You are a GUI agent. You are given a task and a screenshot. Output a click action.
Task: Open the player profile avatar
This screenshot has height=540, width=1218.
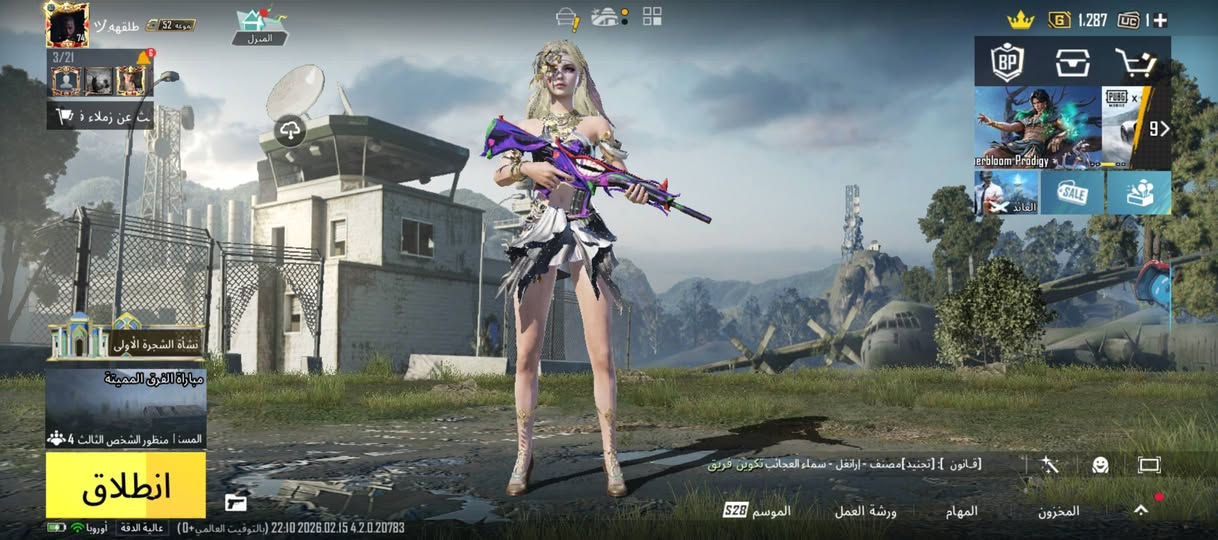pos(67,24)
